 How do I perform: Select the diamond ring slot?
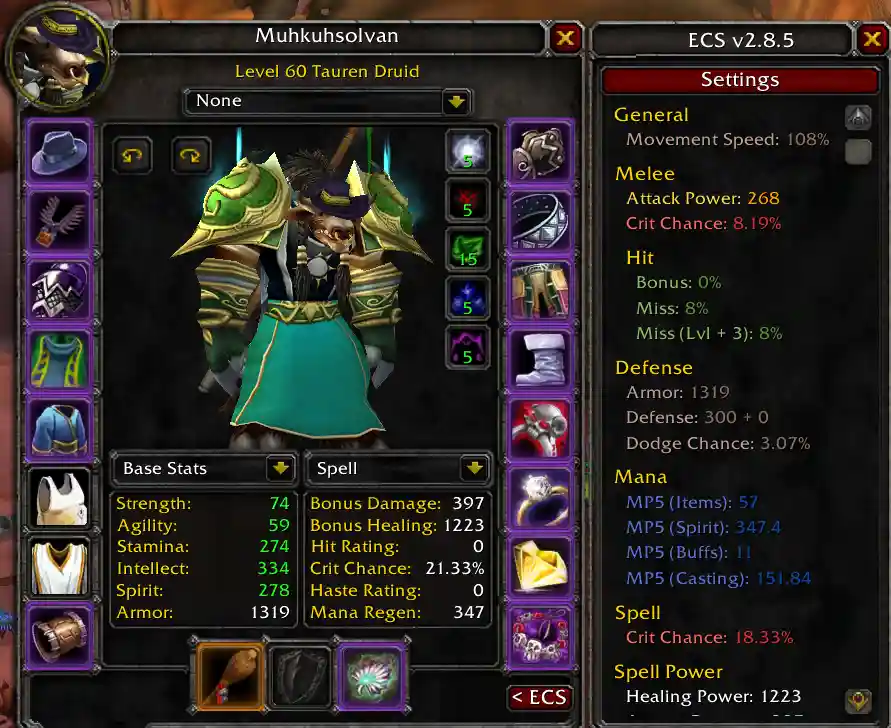click(x=540, y=497)
